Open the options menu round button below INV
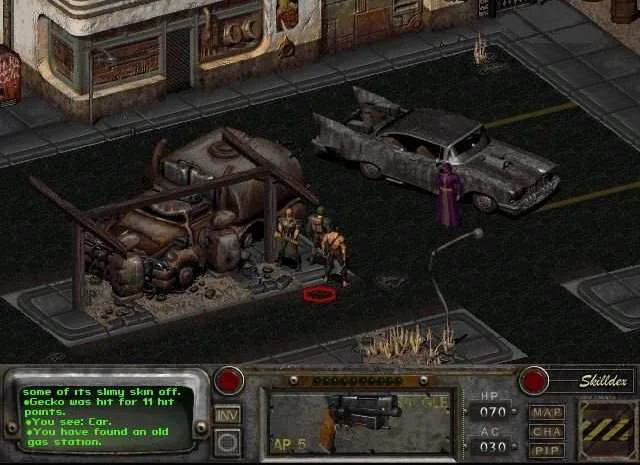 tap(227, 440)
